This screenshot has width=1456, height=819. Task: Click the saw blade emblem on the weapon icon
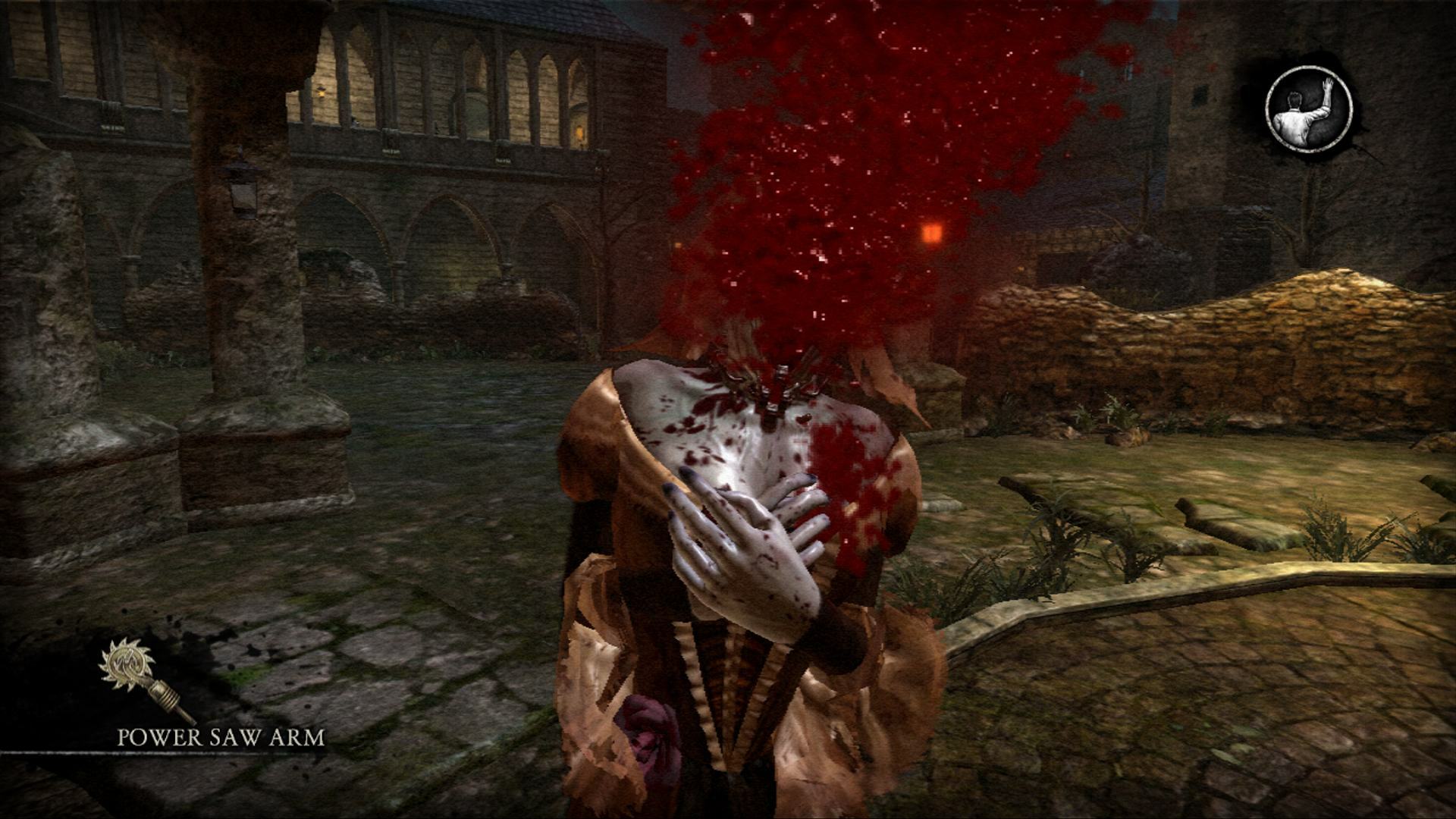(127, 664)
